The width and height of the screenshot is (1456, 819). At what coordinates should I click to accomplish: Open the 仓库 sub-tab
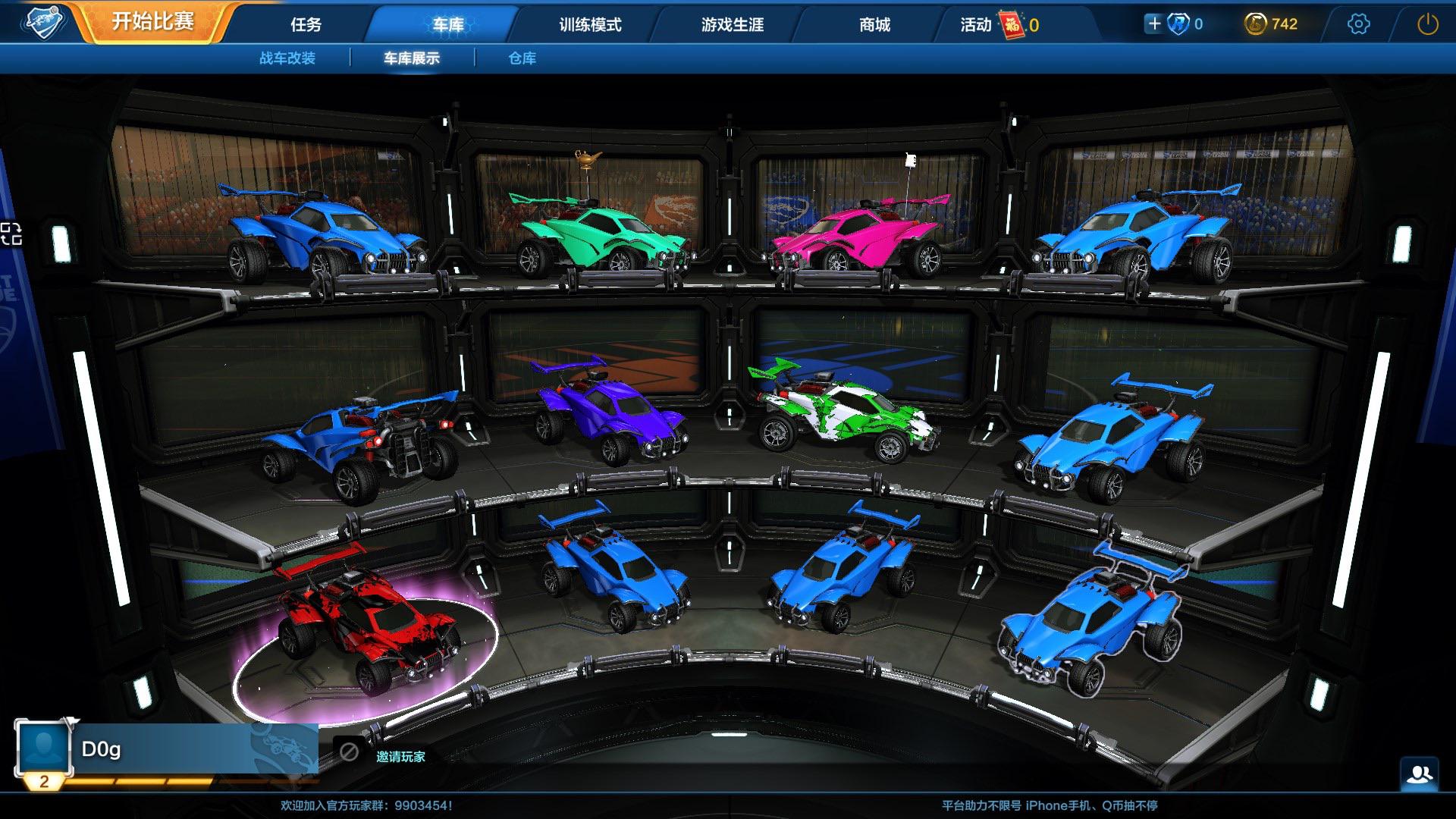[x=523, y=58]
